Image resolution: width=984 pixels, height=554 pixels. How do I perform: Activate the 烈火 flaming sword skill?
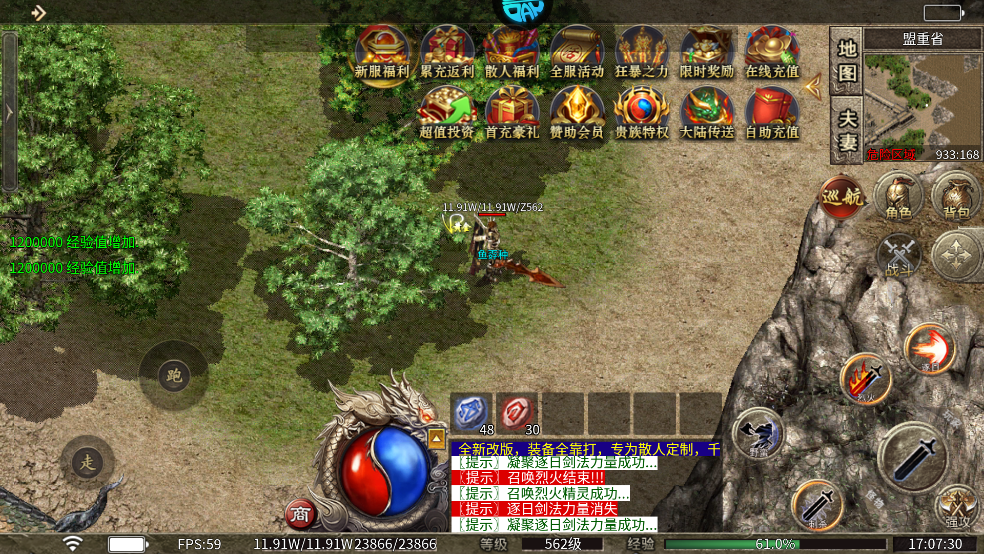865,378
